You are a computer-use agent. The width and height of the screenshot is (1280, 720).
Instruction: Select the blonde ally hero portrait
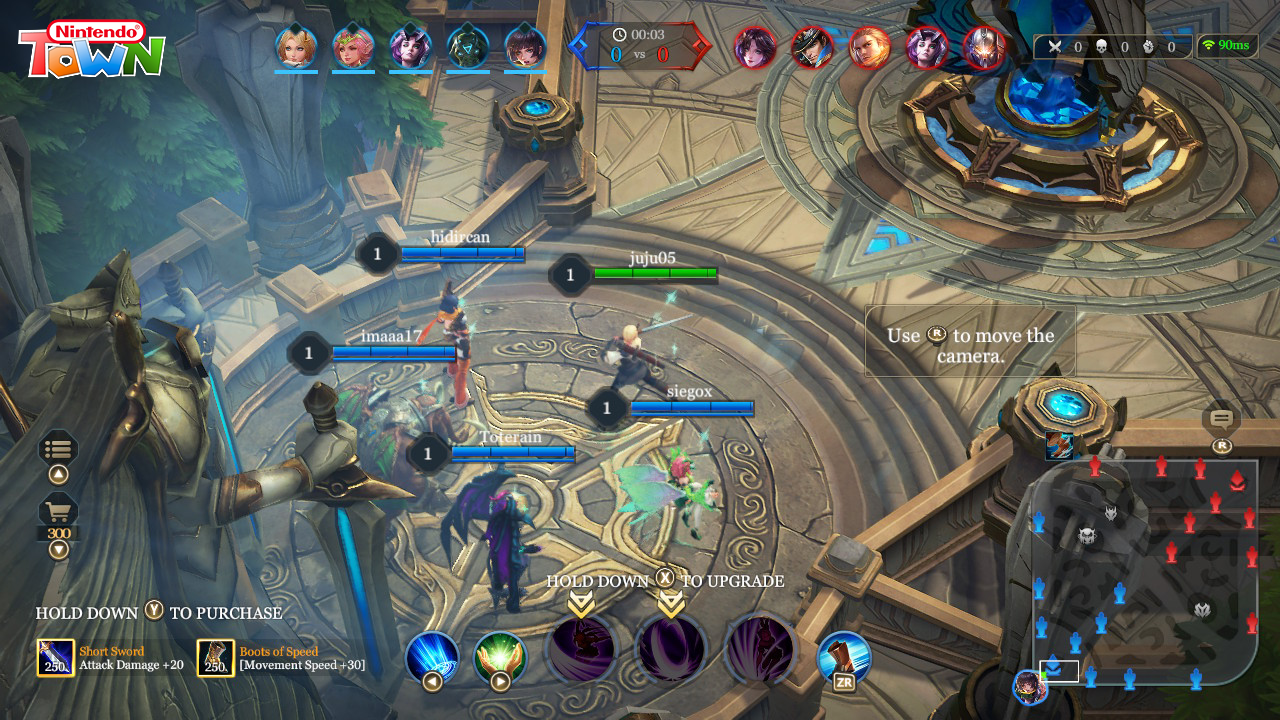tap(296, 47)
